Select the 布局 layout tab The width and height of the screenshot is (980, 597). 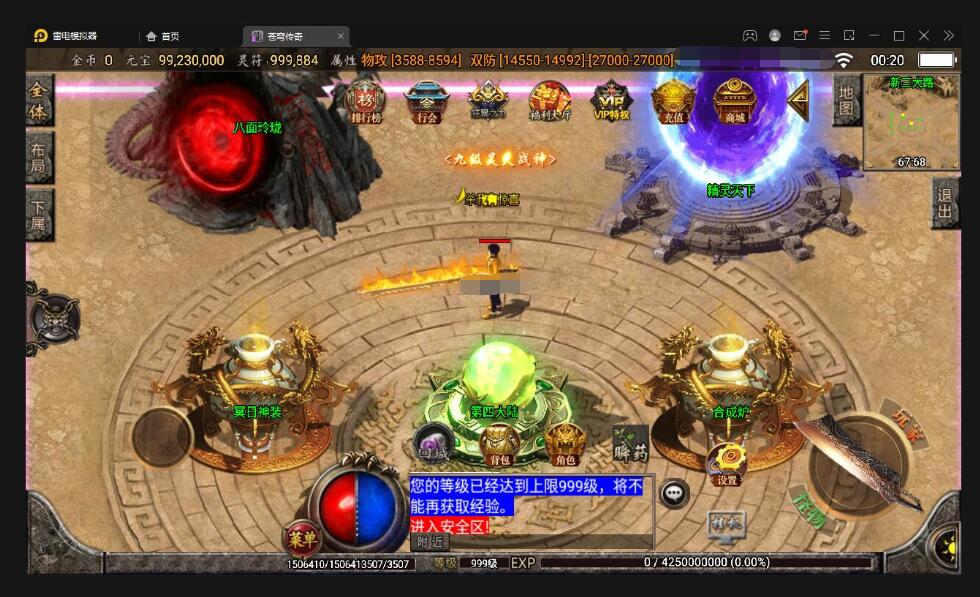(38, 156)
